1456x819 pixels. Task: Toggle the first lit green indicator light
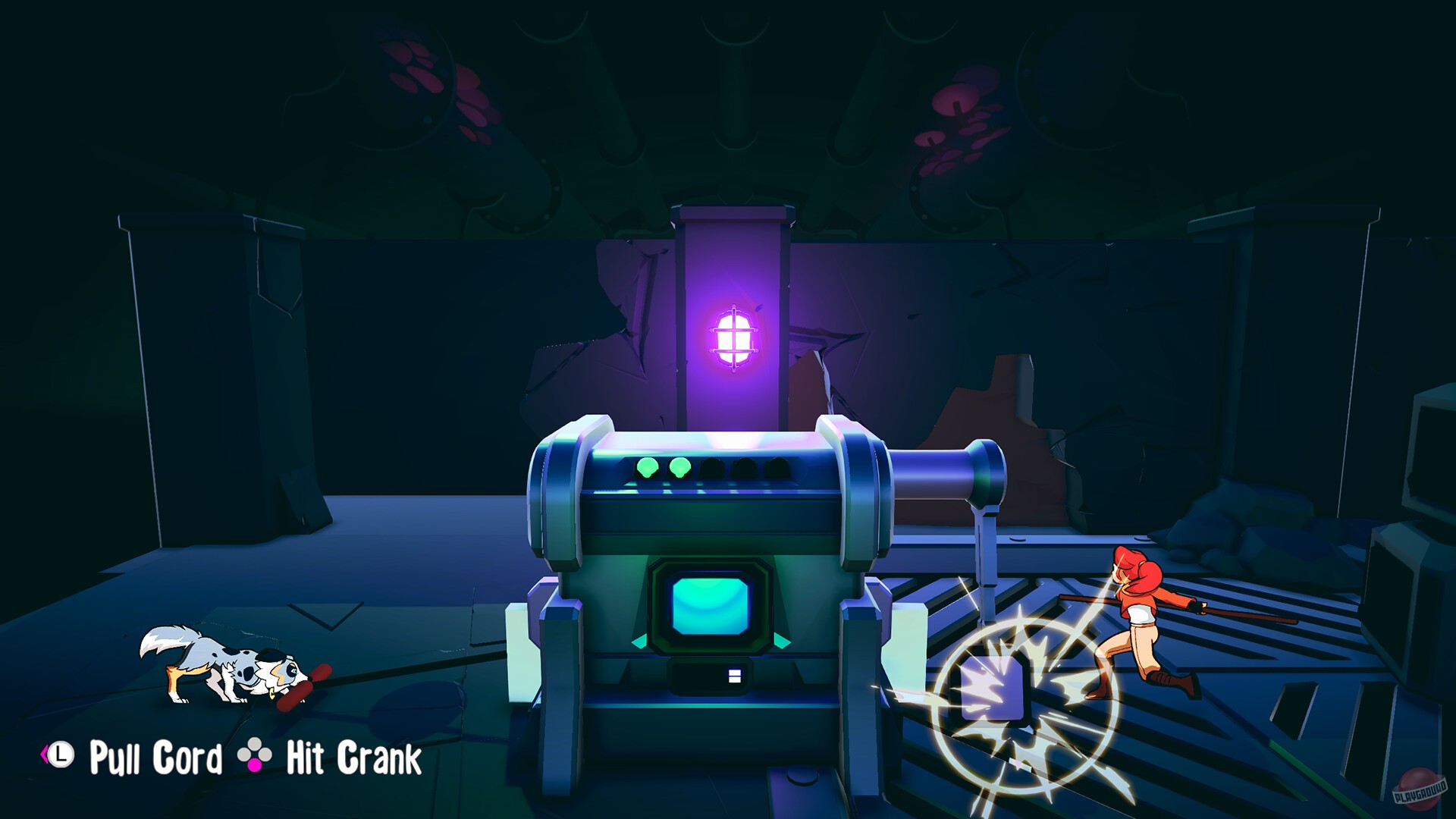click(x=647, y=468)
